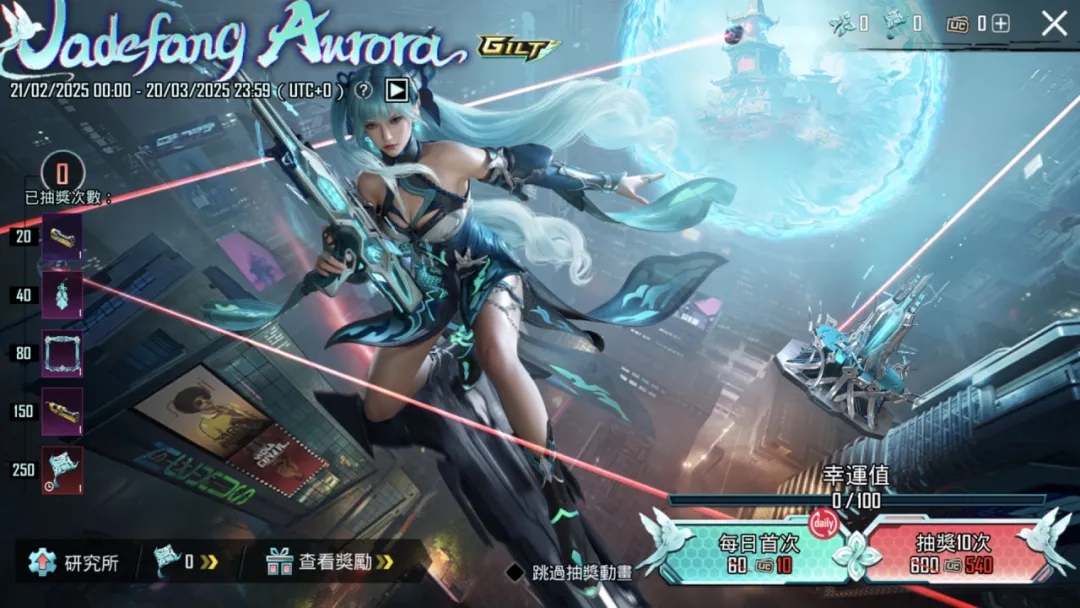The height and width of the screenshot is (608, 1080).
Task: Add UC with the plus button
Action: (x=1000, y=24)
